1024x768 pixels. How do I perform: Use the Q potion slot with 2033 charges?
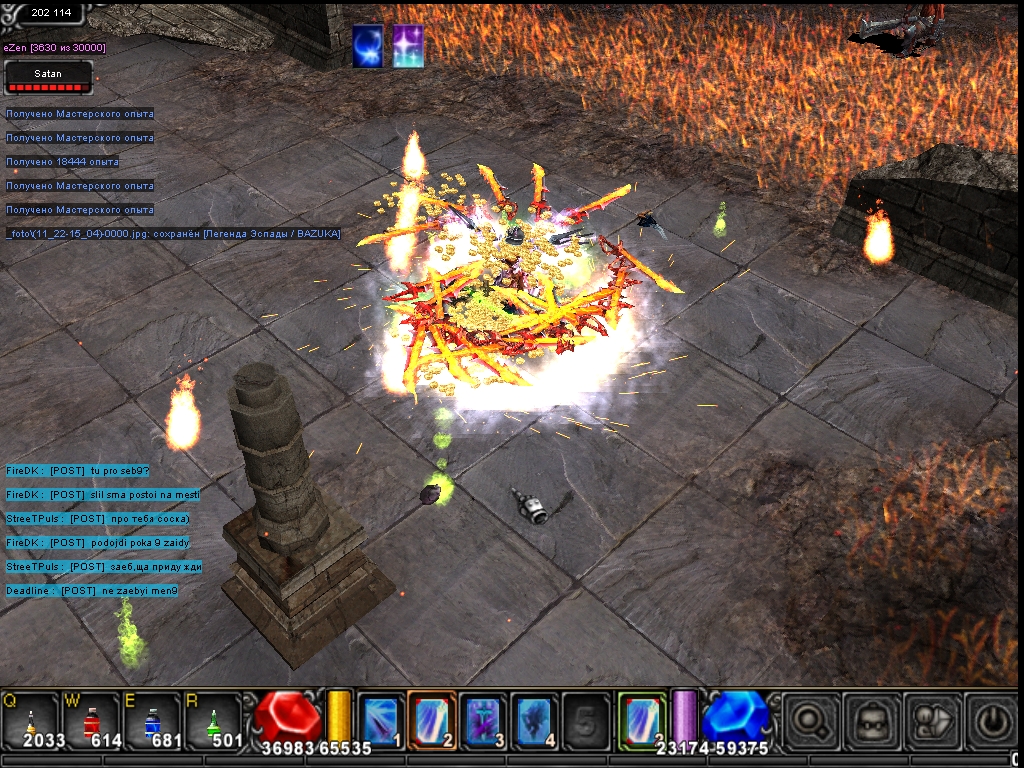[x=31, y=720]
